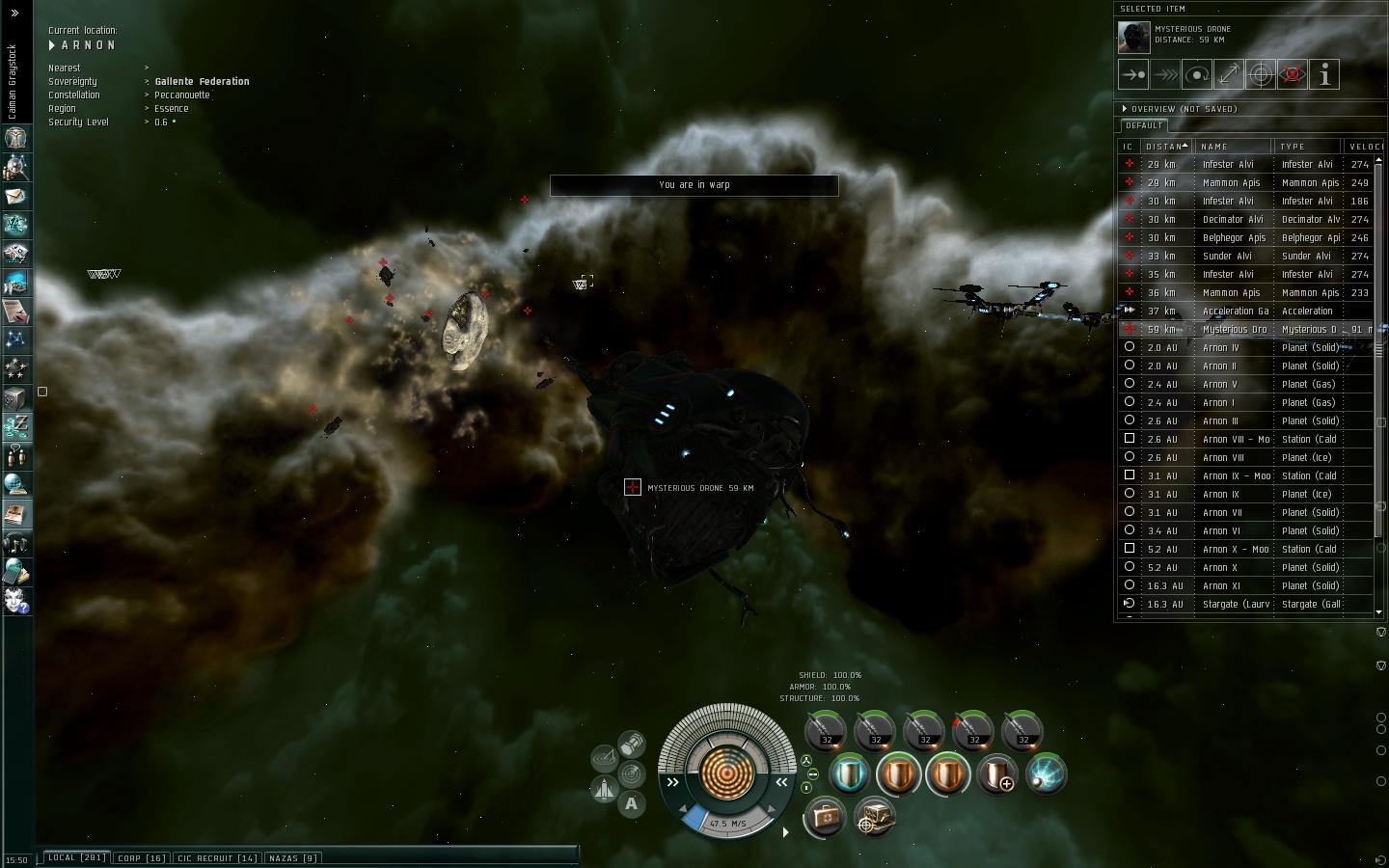Open the Local chat tab
This screenshot has height=868, width=1389.
(x=76, y=857)
